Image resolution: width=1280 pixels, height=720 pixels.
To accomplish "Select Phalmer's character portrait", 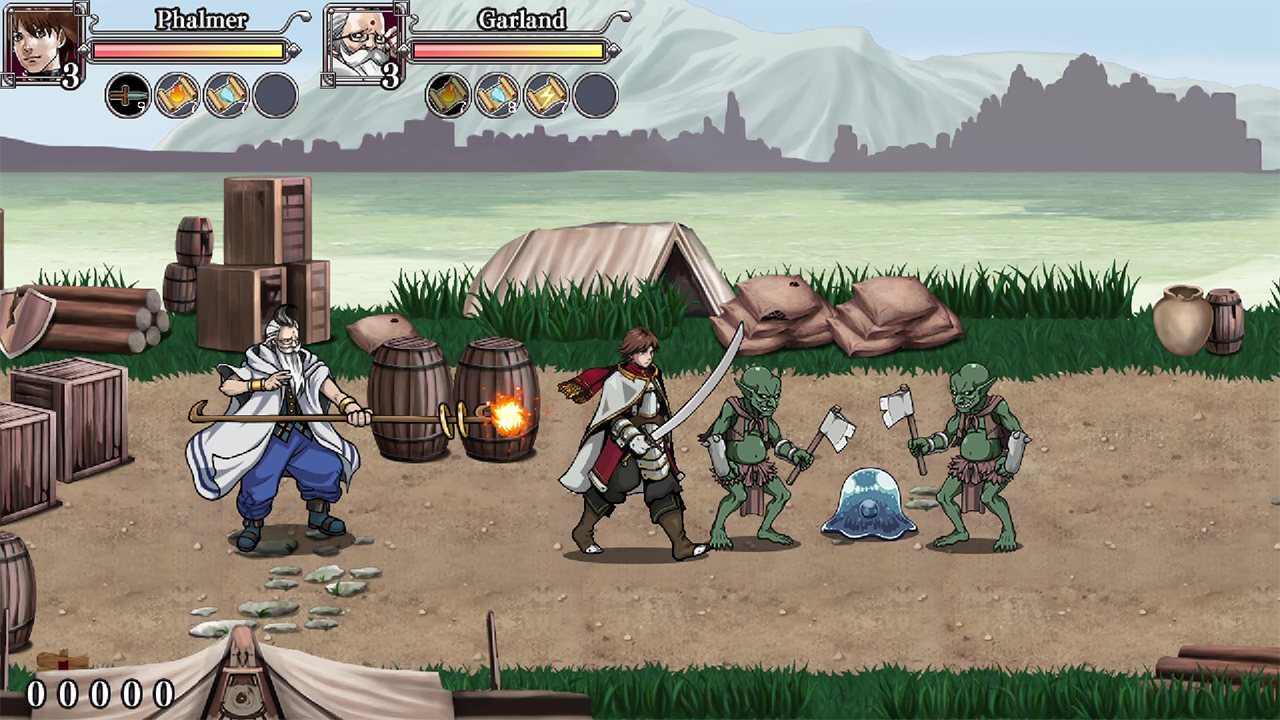I will 42,43.
